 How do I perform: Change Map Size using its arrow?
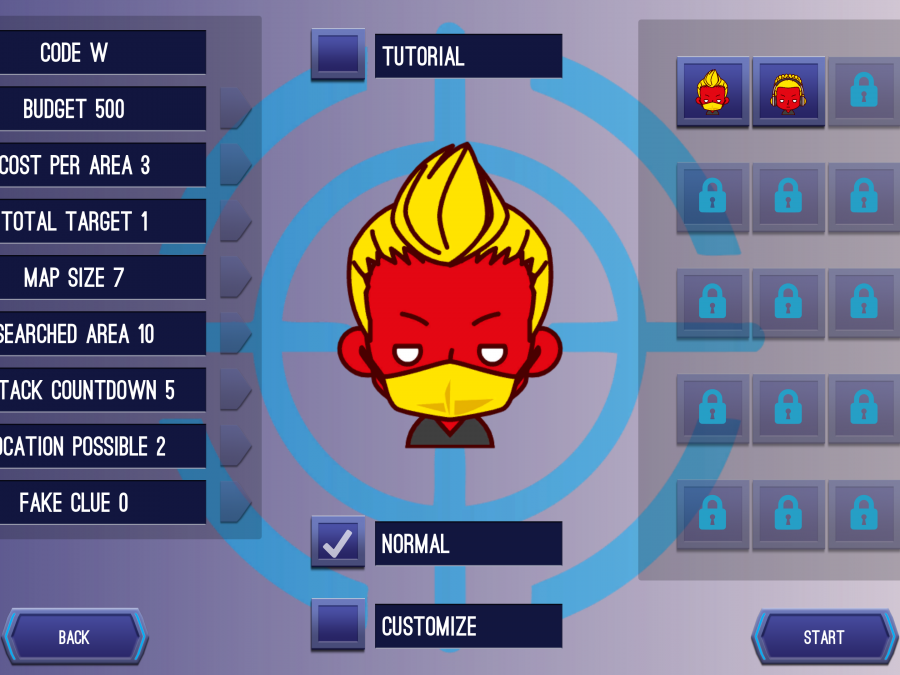pyautogui.click(x=234, y=277)
